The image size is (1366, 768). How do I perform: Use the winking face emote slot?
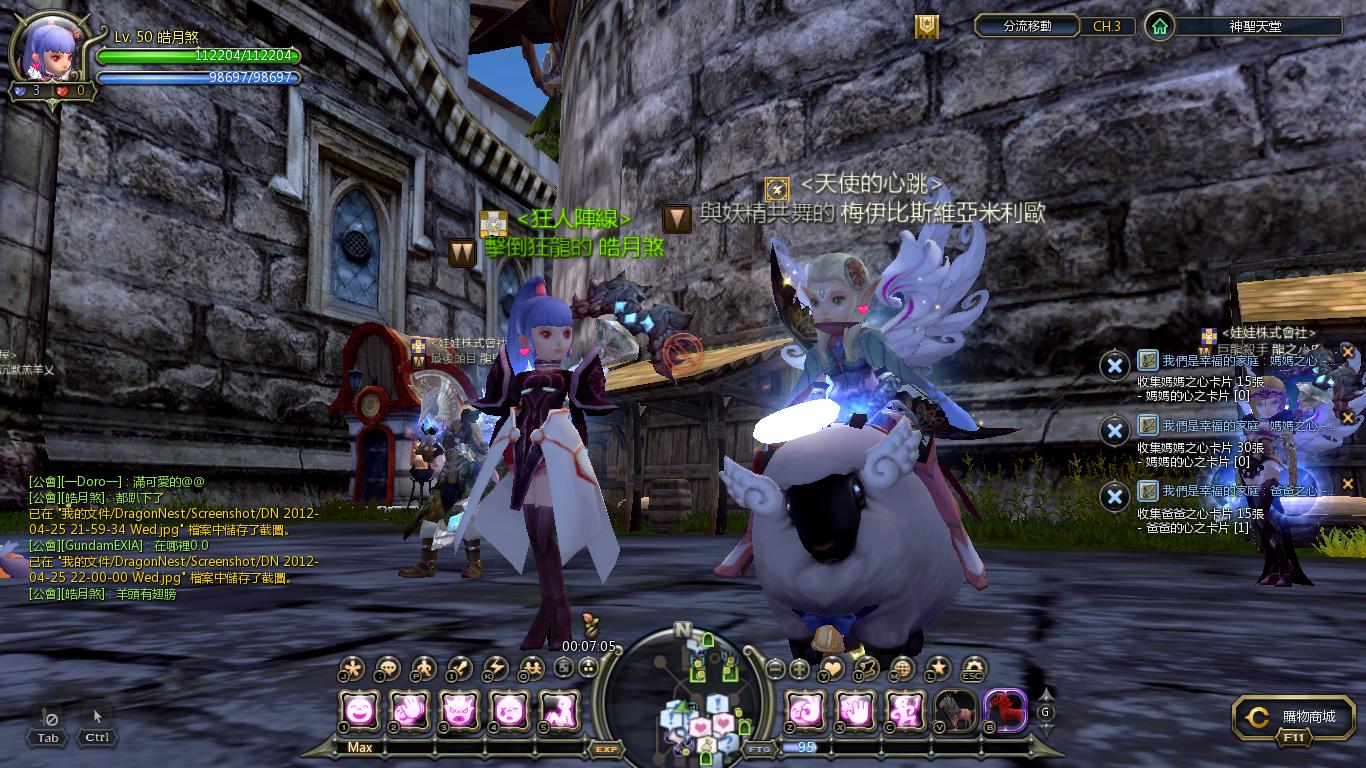point(508,711)
